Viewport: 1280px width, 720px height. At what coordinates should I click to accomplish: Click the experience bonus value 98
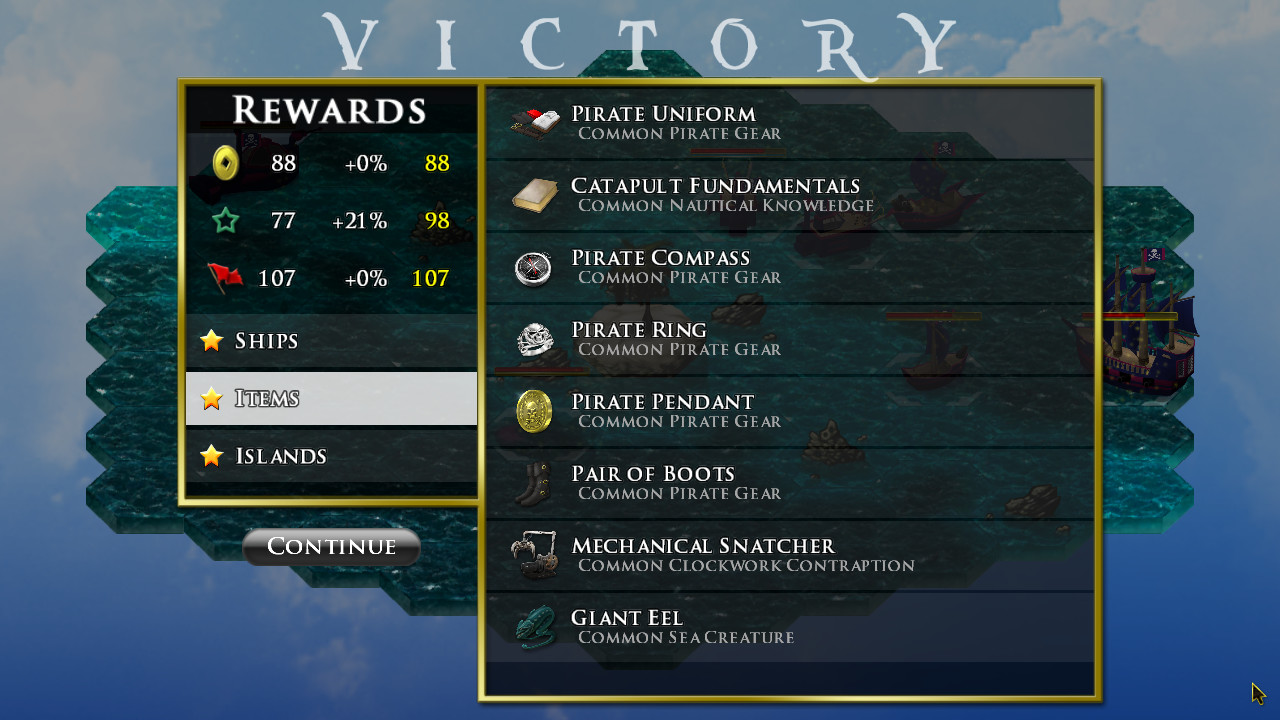pos(437,221)
